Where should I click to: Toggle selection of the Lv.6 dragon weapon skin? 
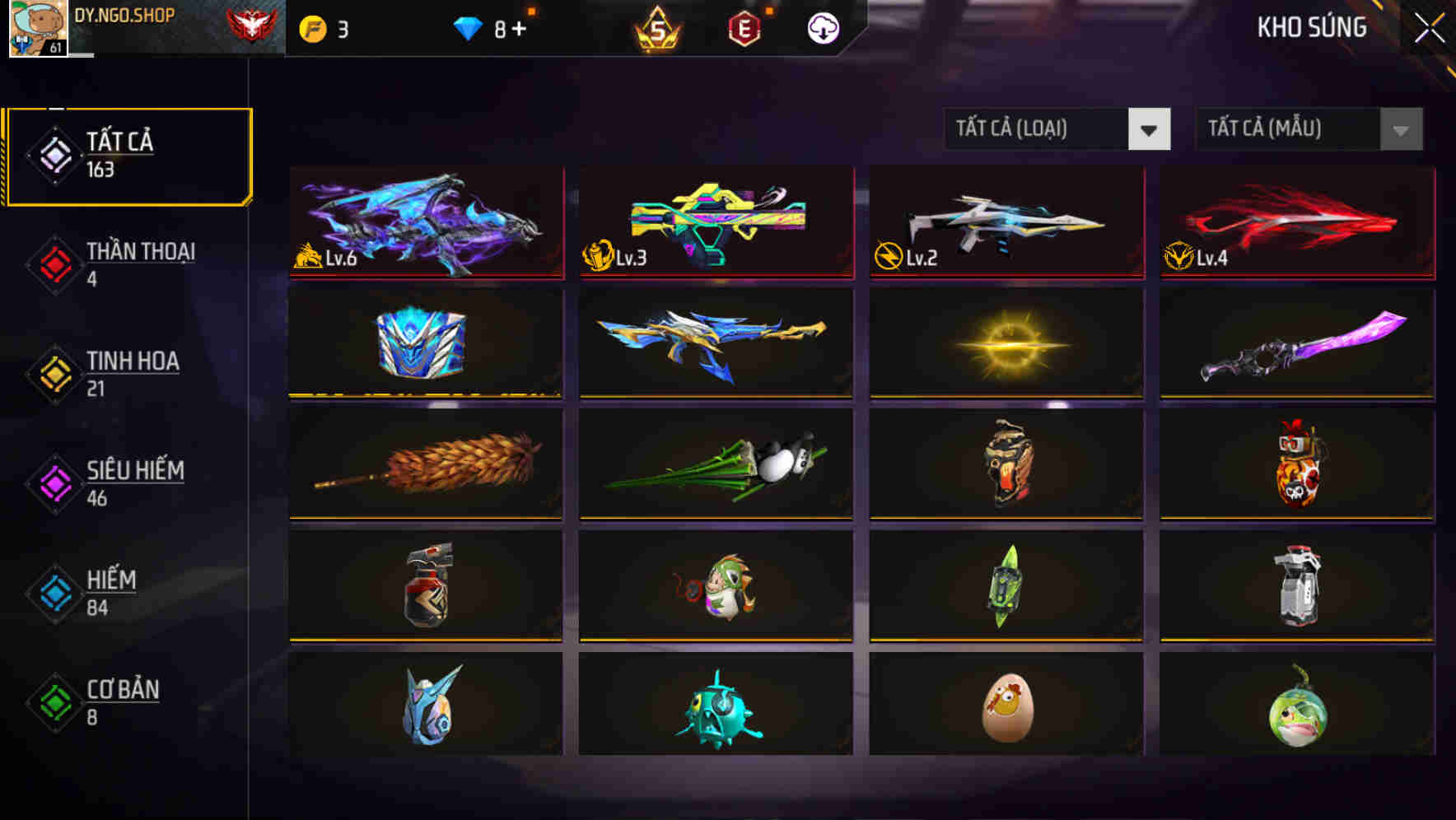(x=425, y=224)
